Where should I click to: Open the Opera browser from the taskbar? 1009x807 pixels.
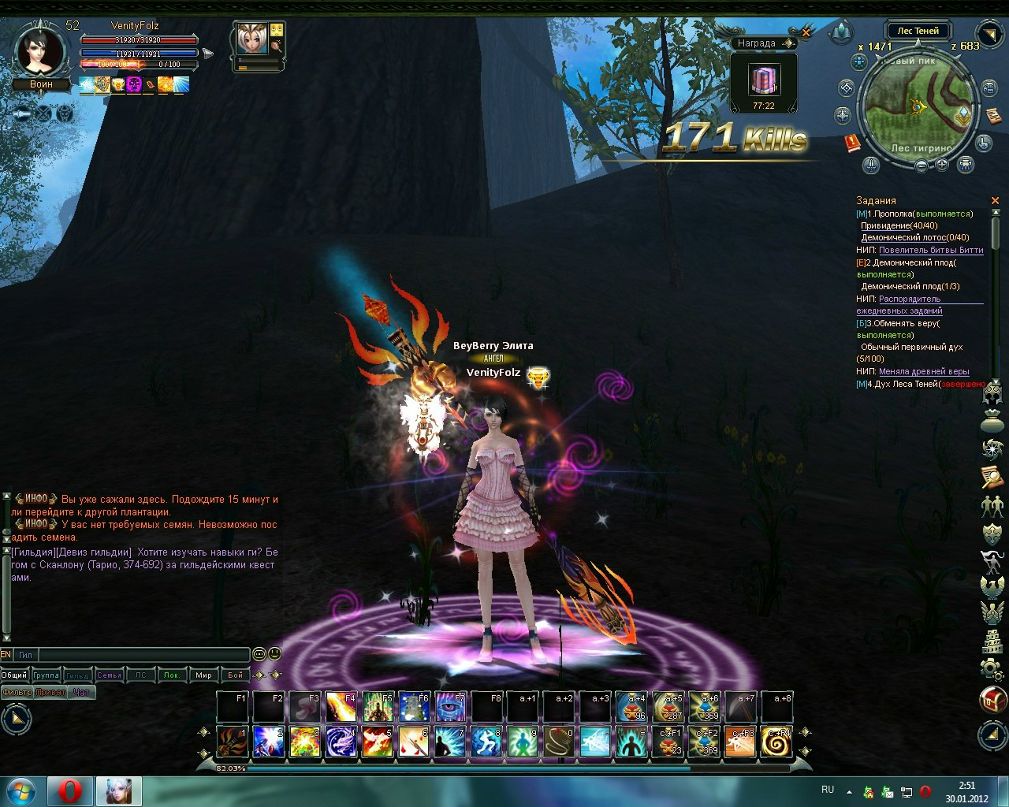click(x=69, y=791)
